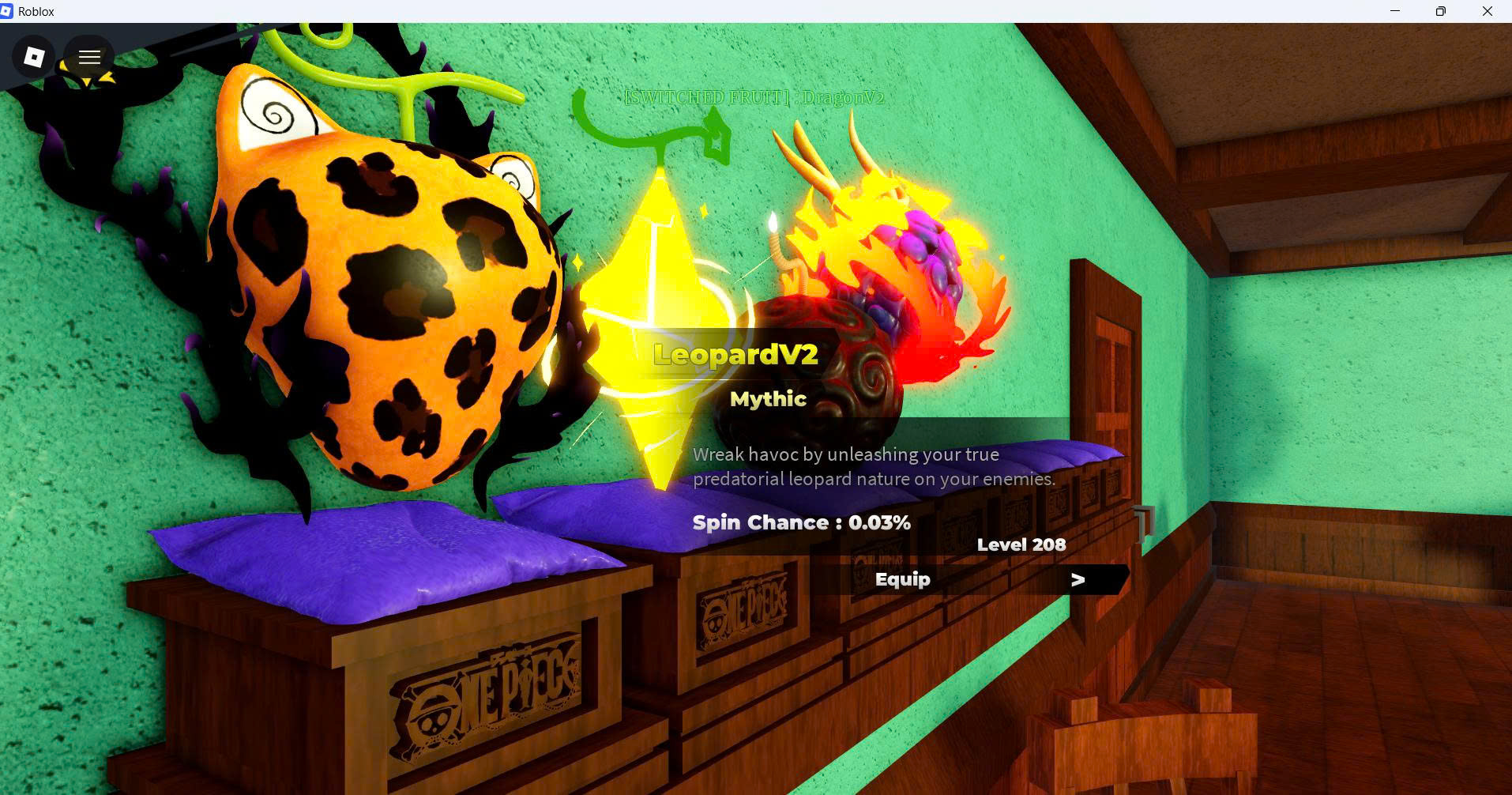Restore down the Roblox window
Viewport: 1512px width, 795px height.
1441,11
